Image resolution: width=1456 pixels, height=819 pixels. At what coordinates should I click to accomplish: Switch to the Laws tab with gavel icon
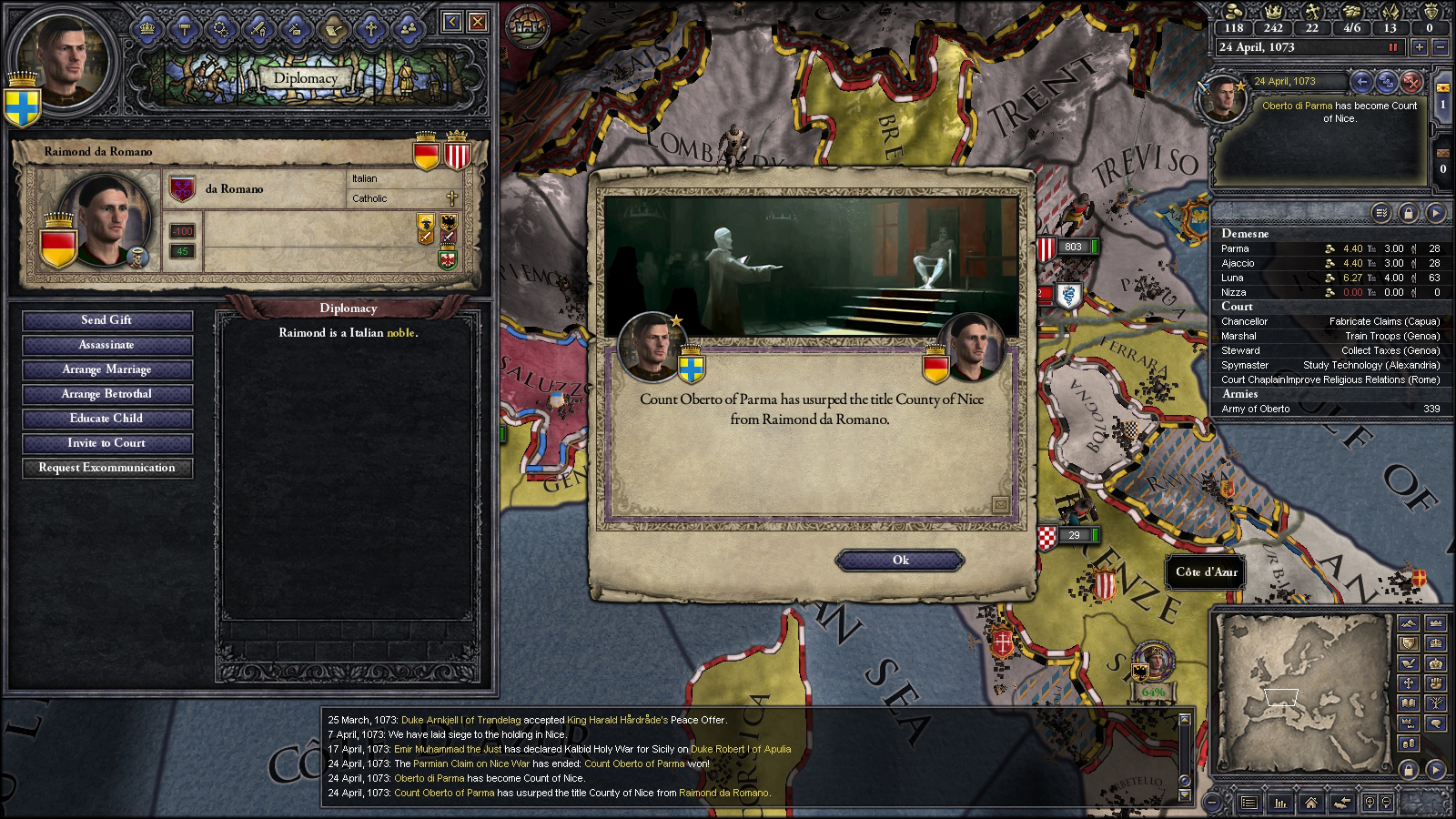click(x=184, y=28)
